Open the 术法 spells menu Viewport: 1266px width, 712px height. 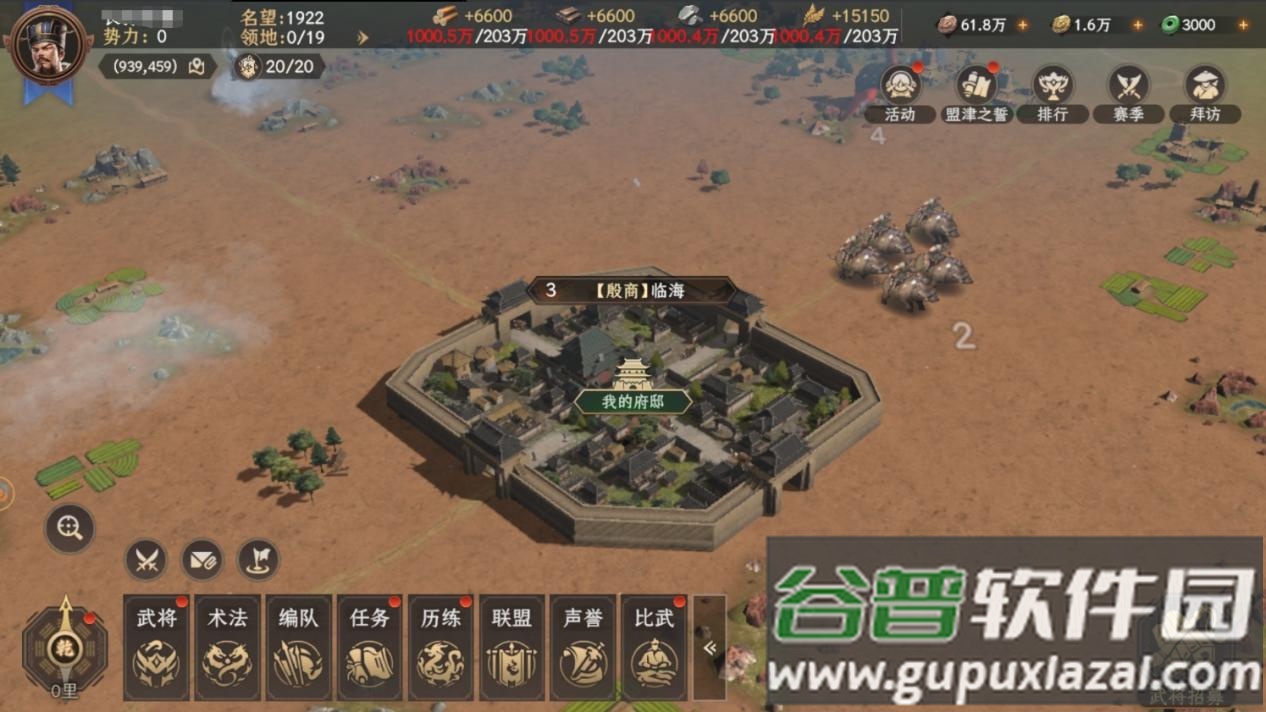pyautogui.click(x=227, y=647)
